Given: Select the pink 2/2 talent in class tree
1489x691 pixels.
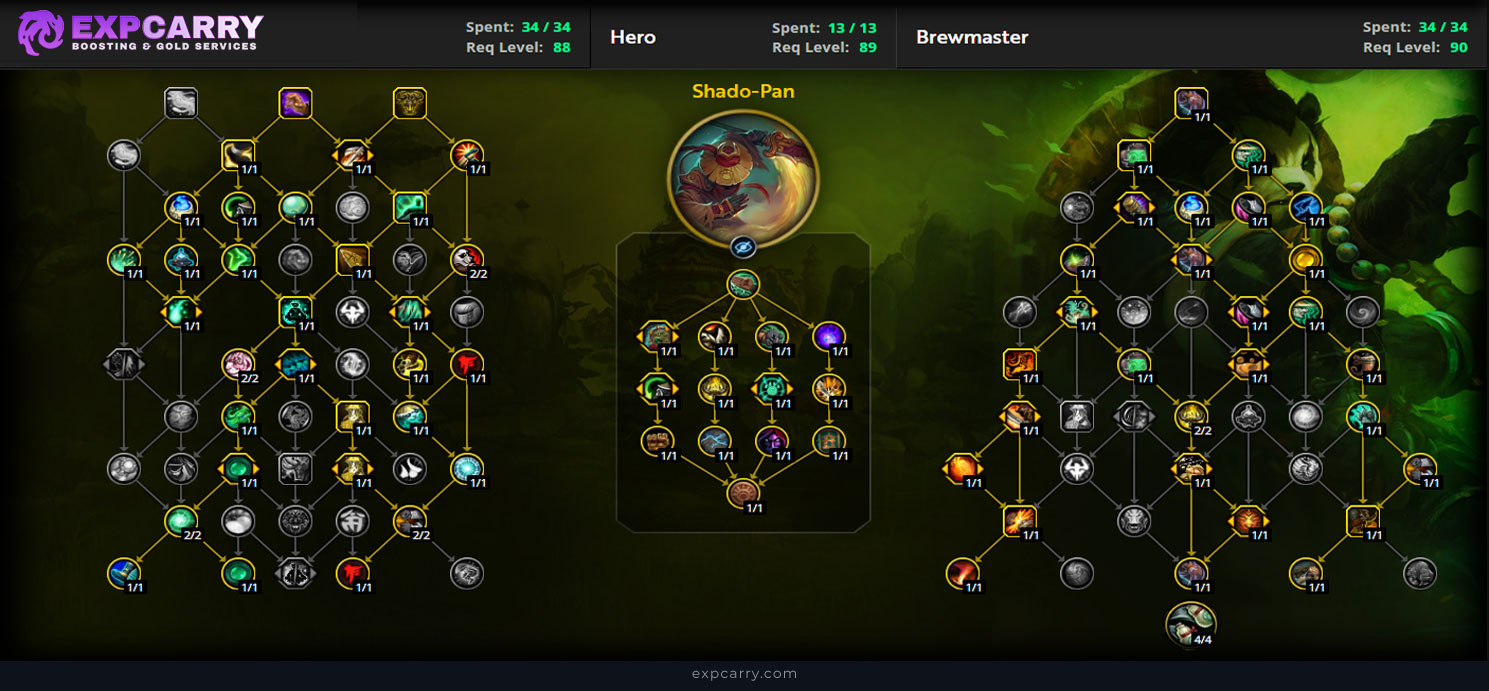Looking at the screenshot, I should pyautogui.click(x=239, y=364).
